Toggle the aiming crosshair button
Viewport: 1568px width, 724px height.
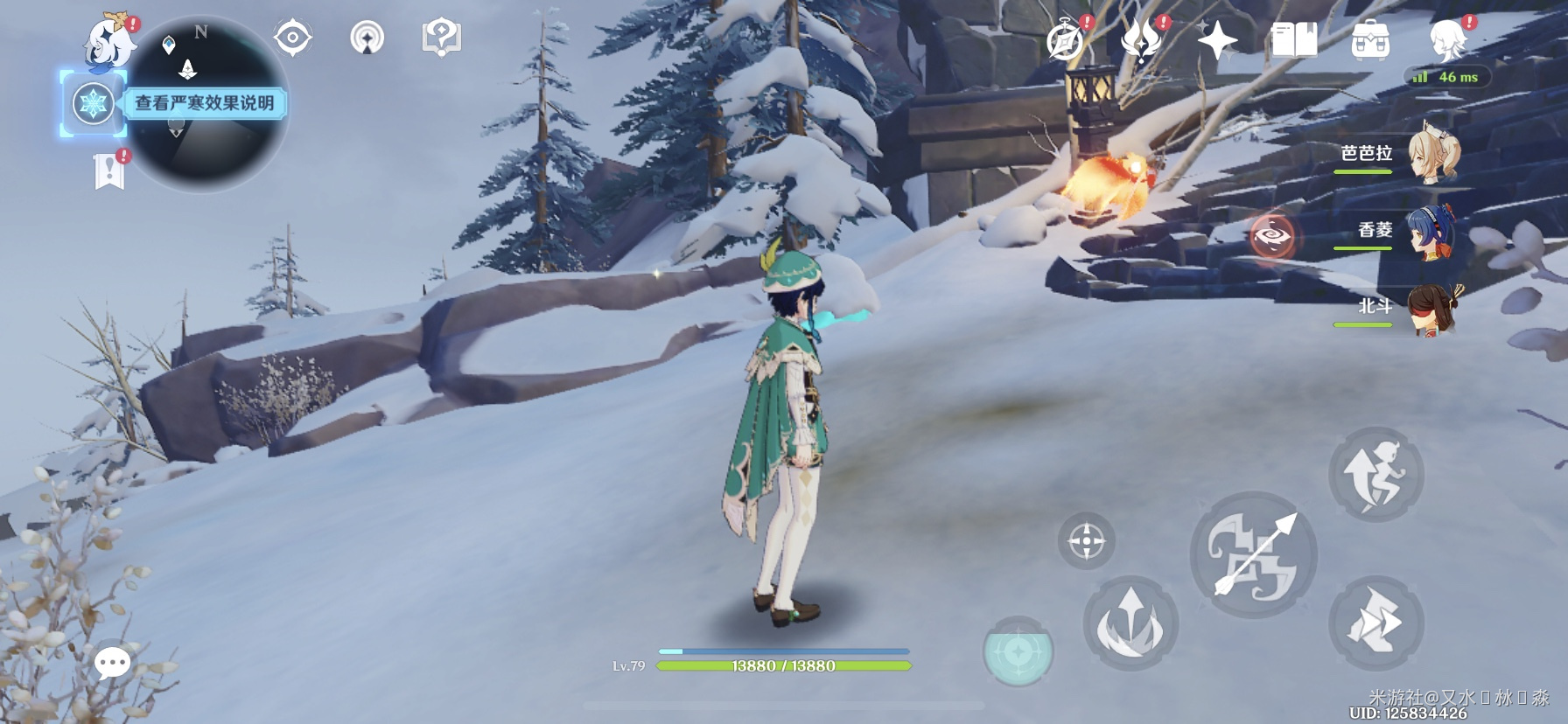1086,540
